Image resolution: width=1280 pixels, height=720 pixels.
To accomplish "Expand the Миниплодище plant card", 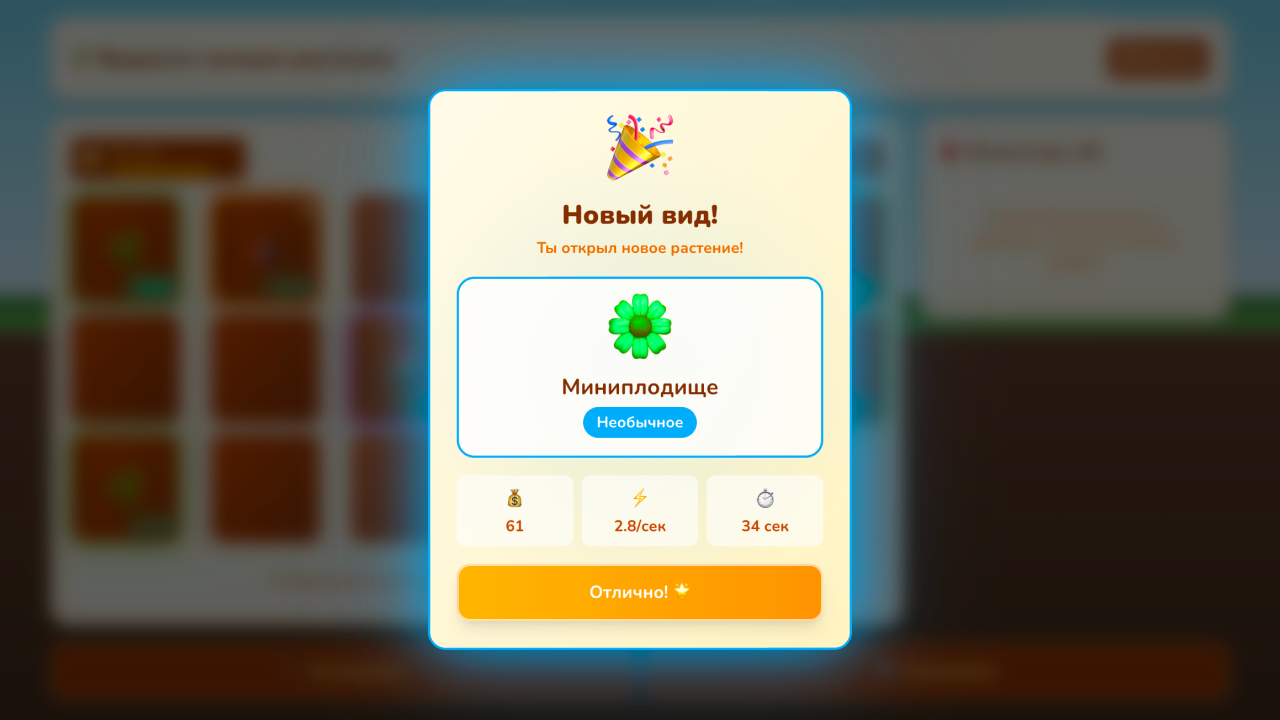I will pyautogui.click(x=640, y=366).
